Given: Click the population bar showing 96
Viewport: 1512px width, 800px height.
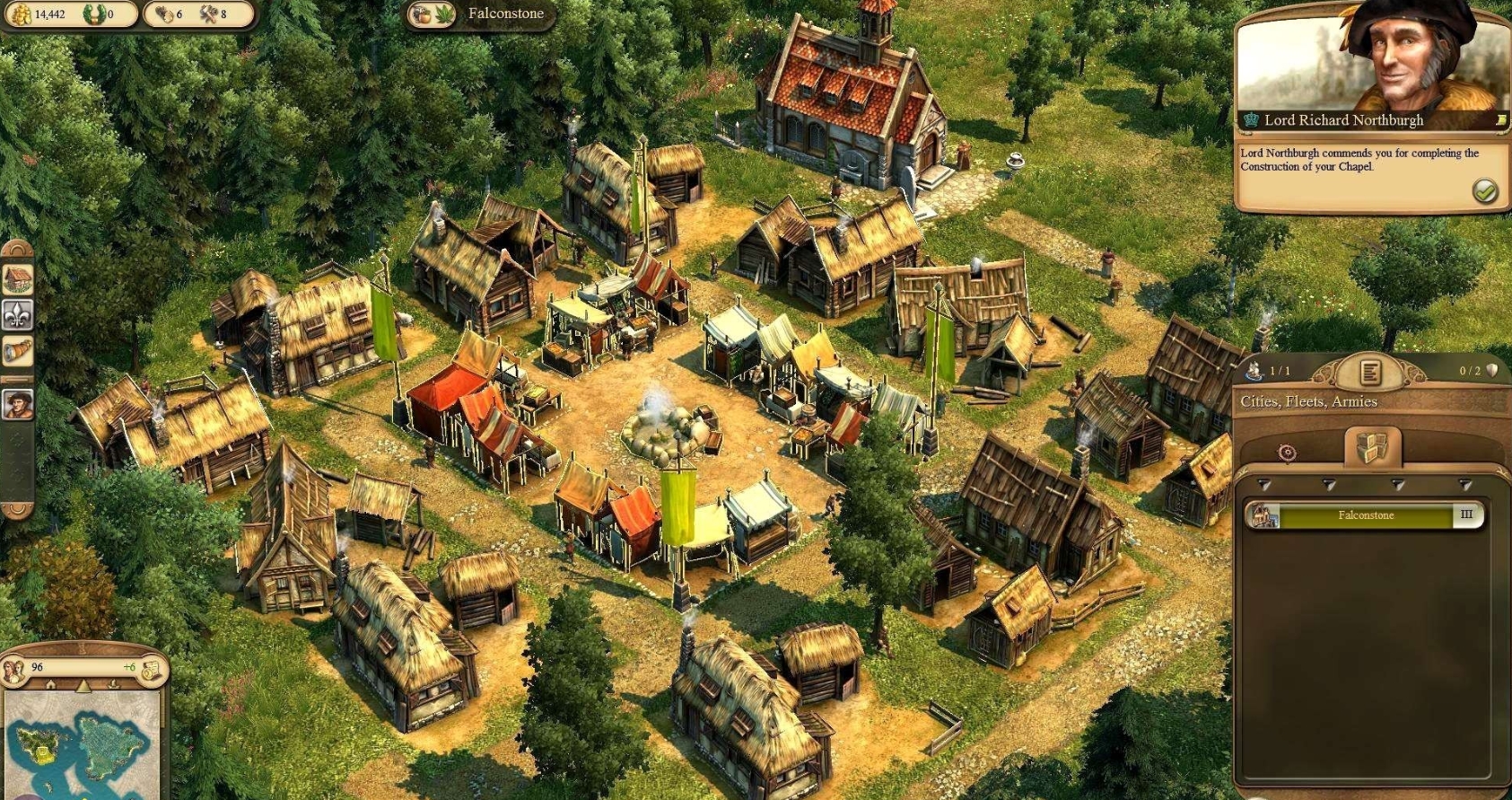Looking at the screenshot, I should (54, 667).
